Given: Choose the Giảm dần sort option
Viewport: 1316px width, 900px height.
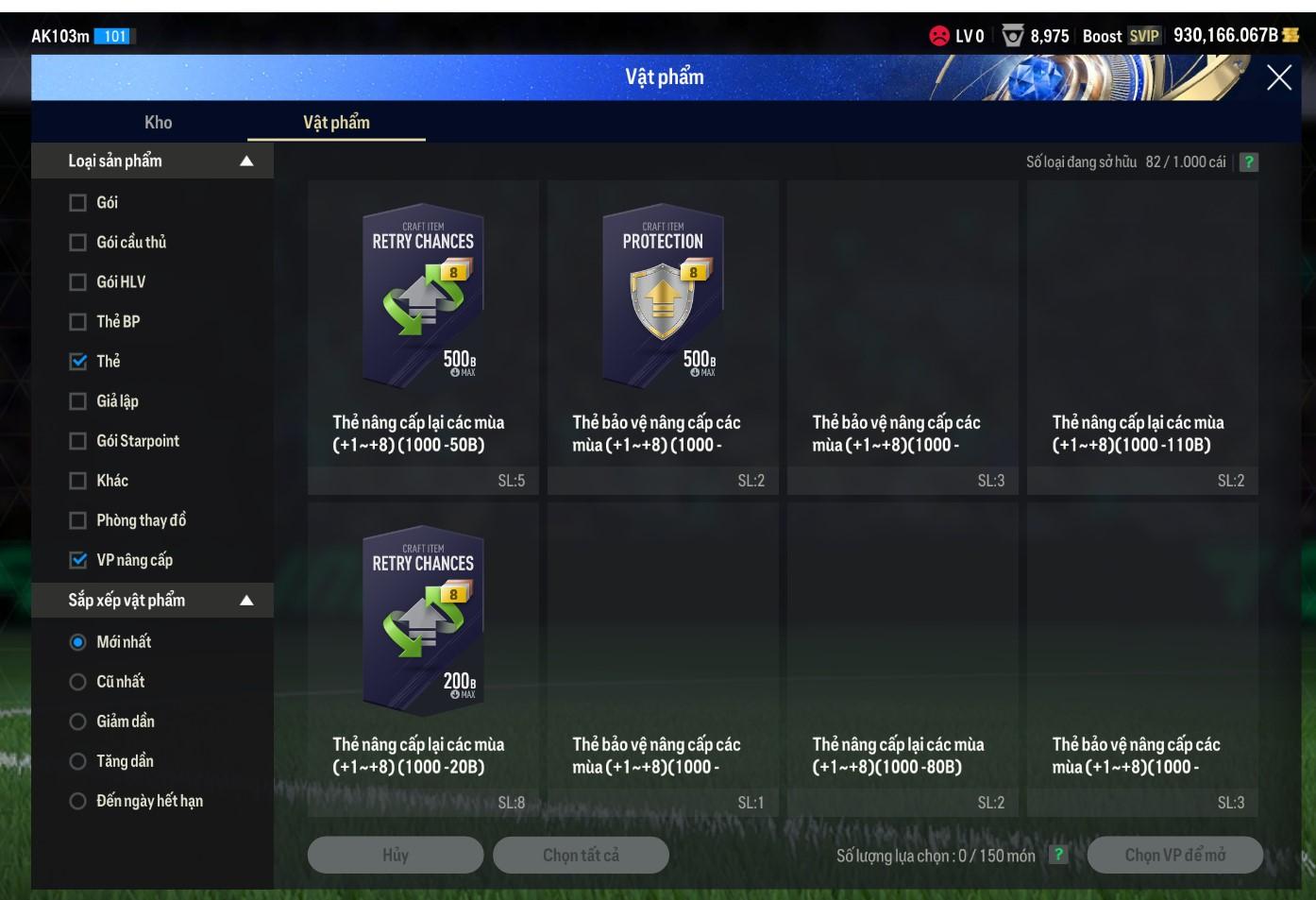Looking at the screenshot, I should tap(78, 722).
